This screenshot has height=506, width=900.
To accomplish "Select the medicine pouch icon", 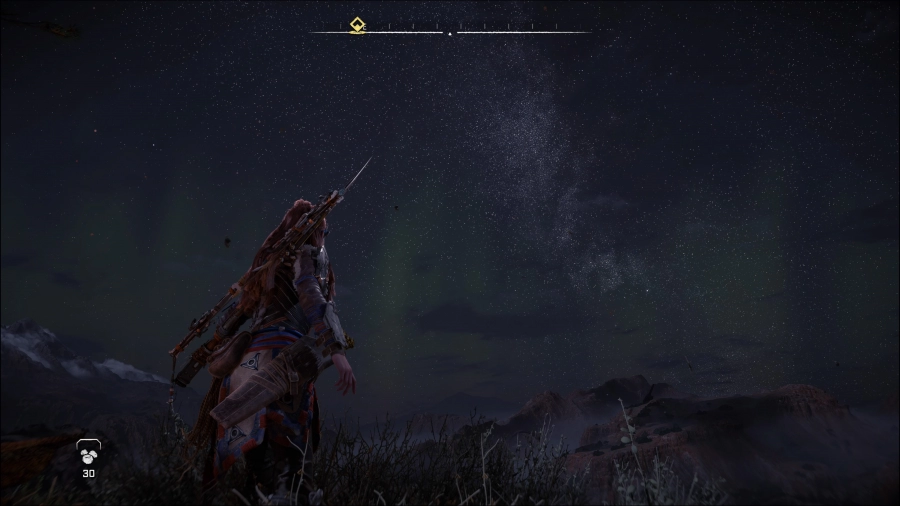I will tap(88, 454).
